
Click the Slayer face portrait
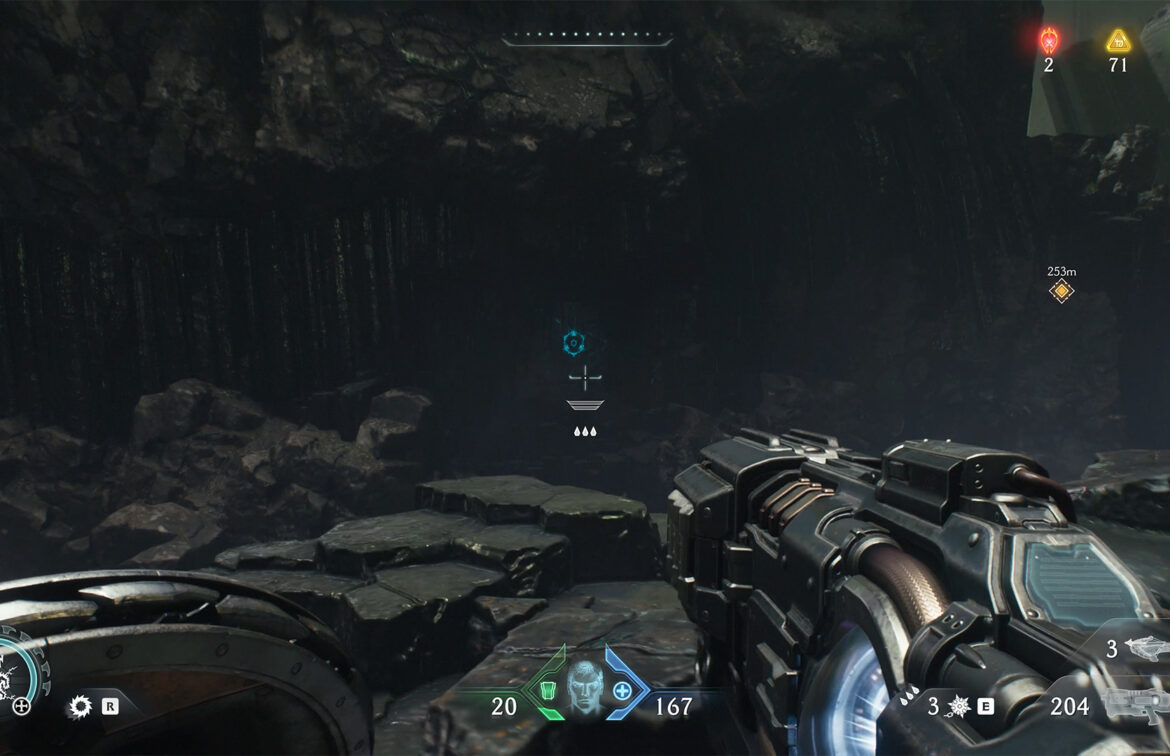click(x=585, y=691)
